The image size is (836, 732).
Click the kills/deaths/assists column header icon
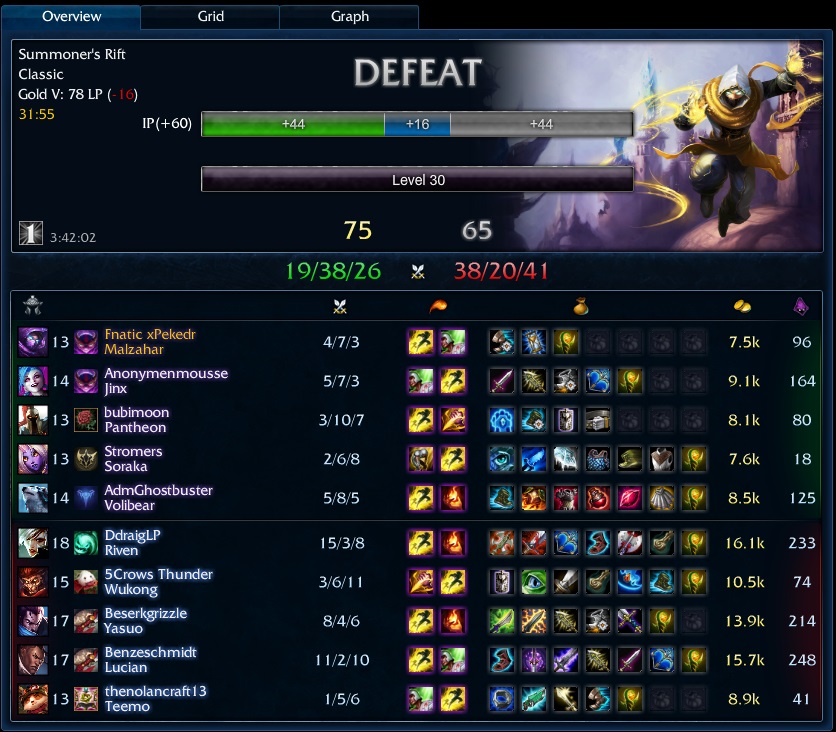click(x=339, y=307)
